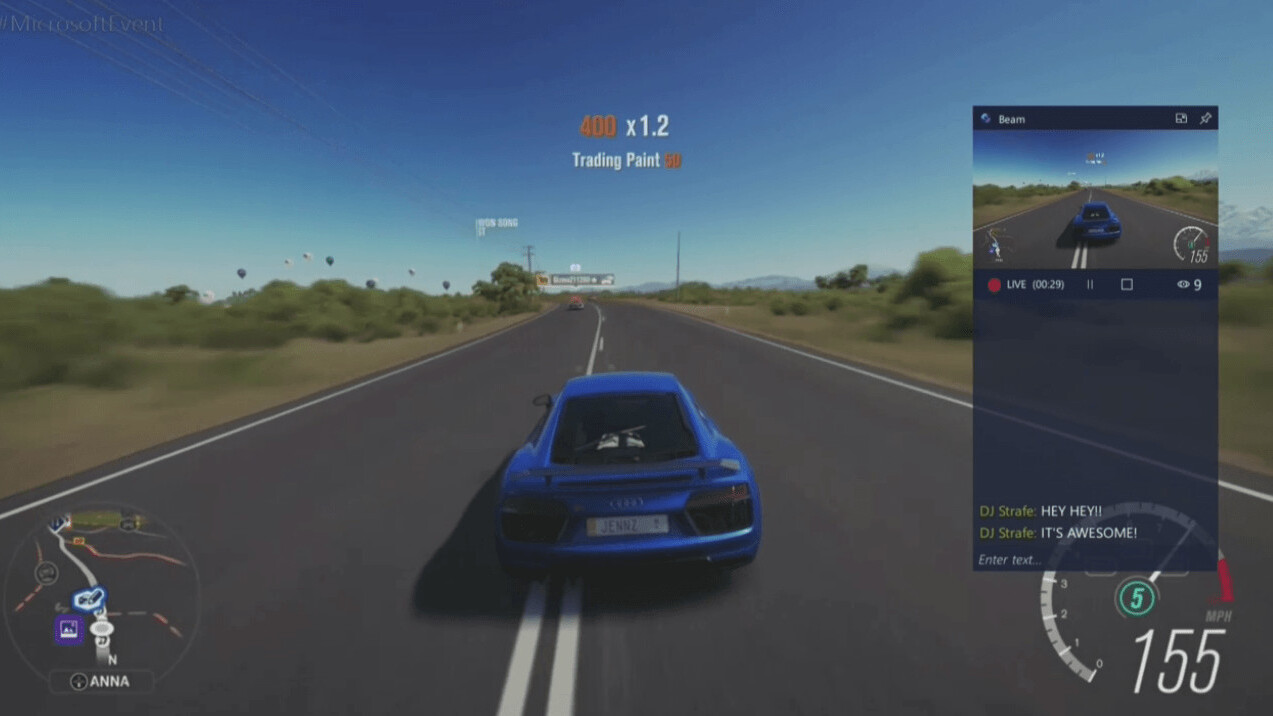Open the circular minimap
Viewport: 1273px width, 716px height.
[x=102, y=583]
